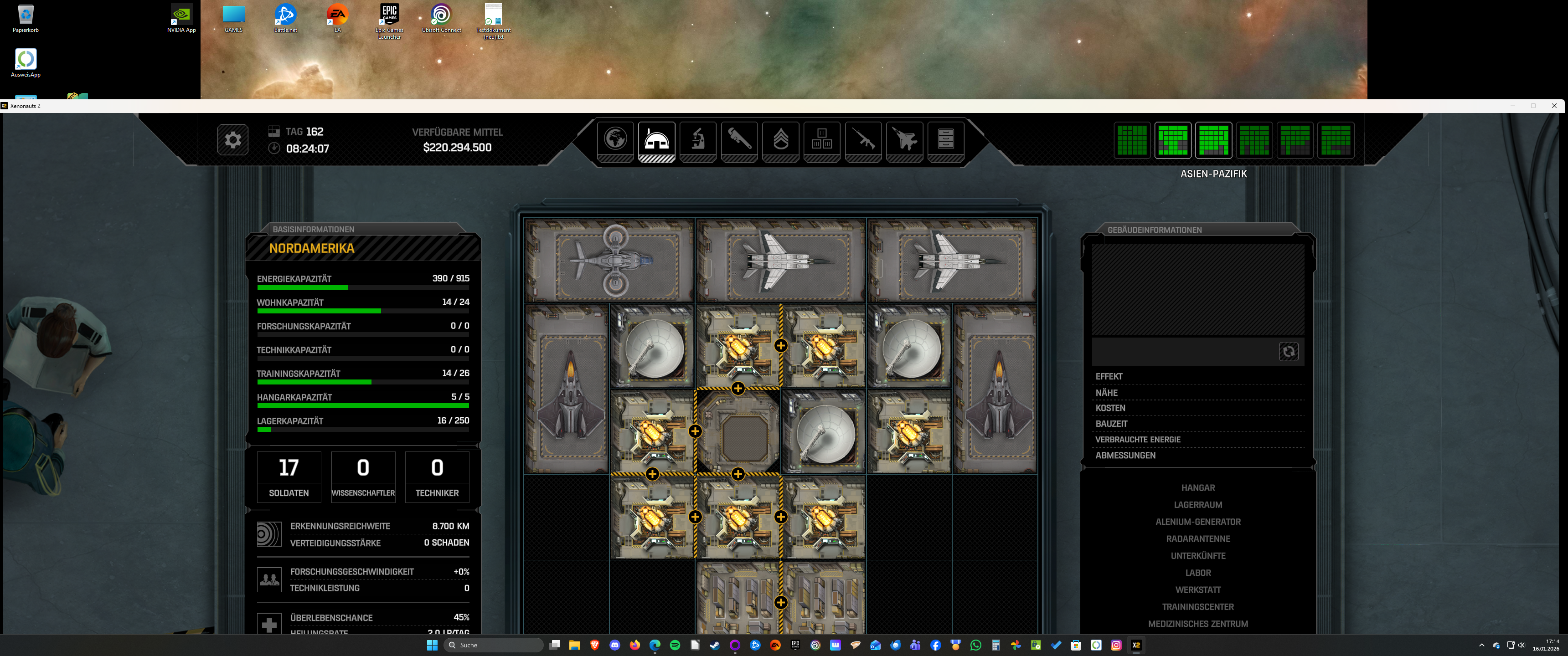Screen dimensions: 1568x656
Task: Click the rotate building button
Action: pos(1288,352)
